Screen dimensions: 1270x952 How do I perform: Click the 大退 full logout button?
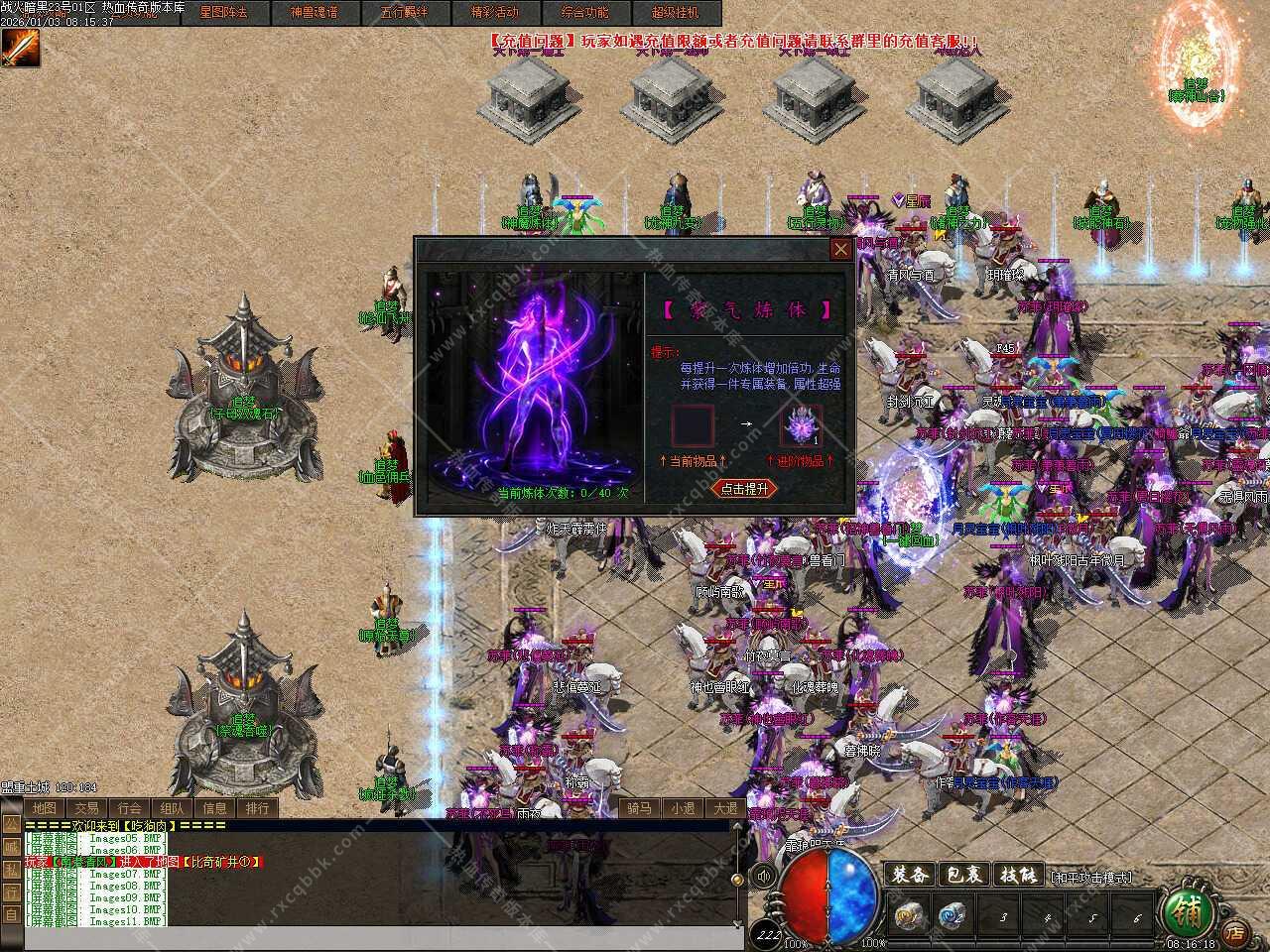point(725,808)
